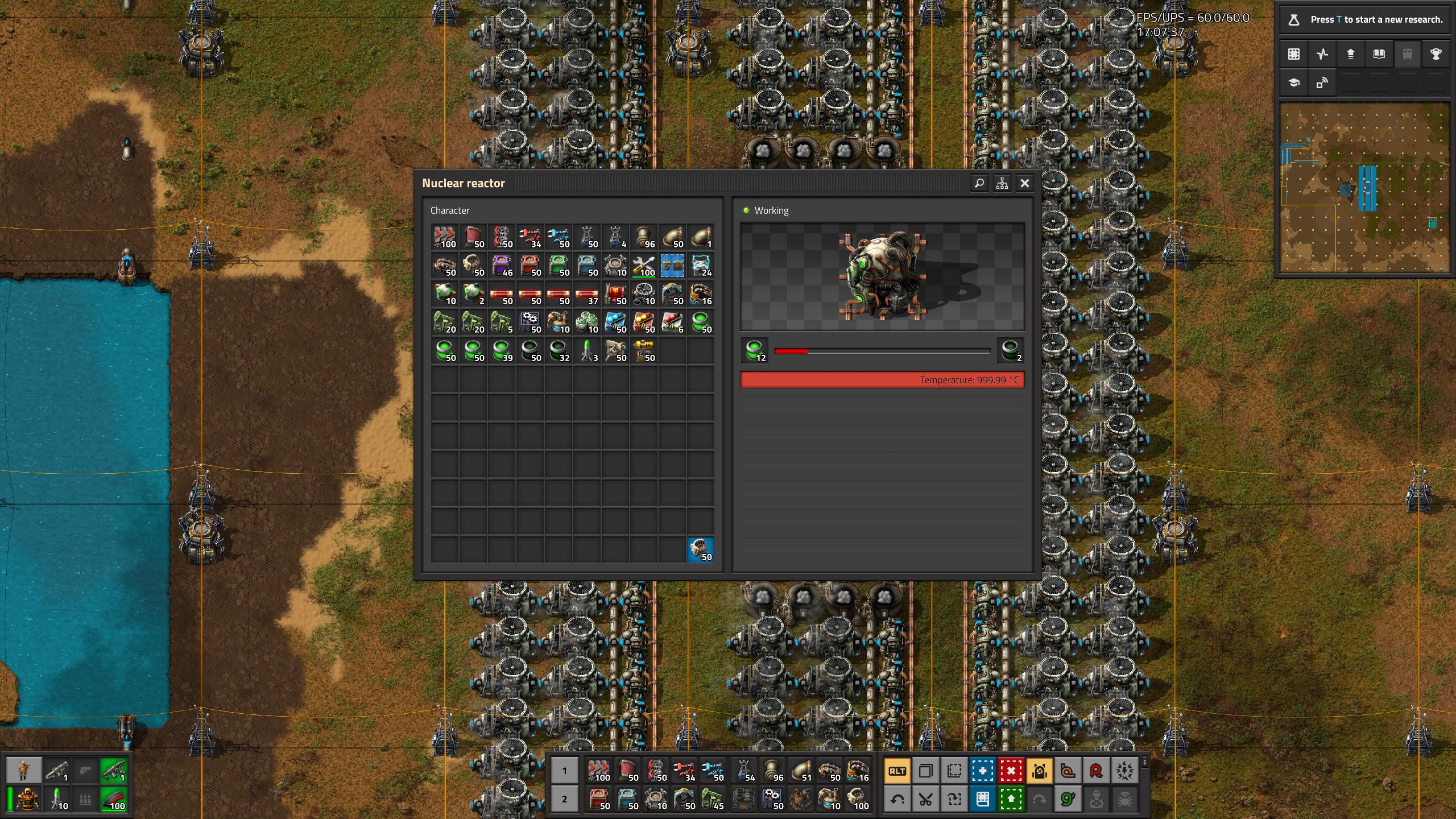
Task: Click the minimap
Action: tap(1364, 188)
